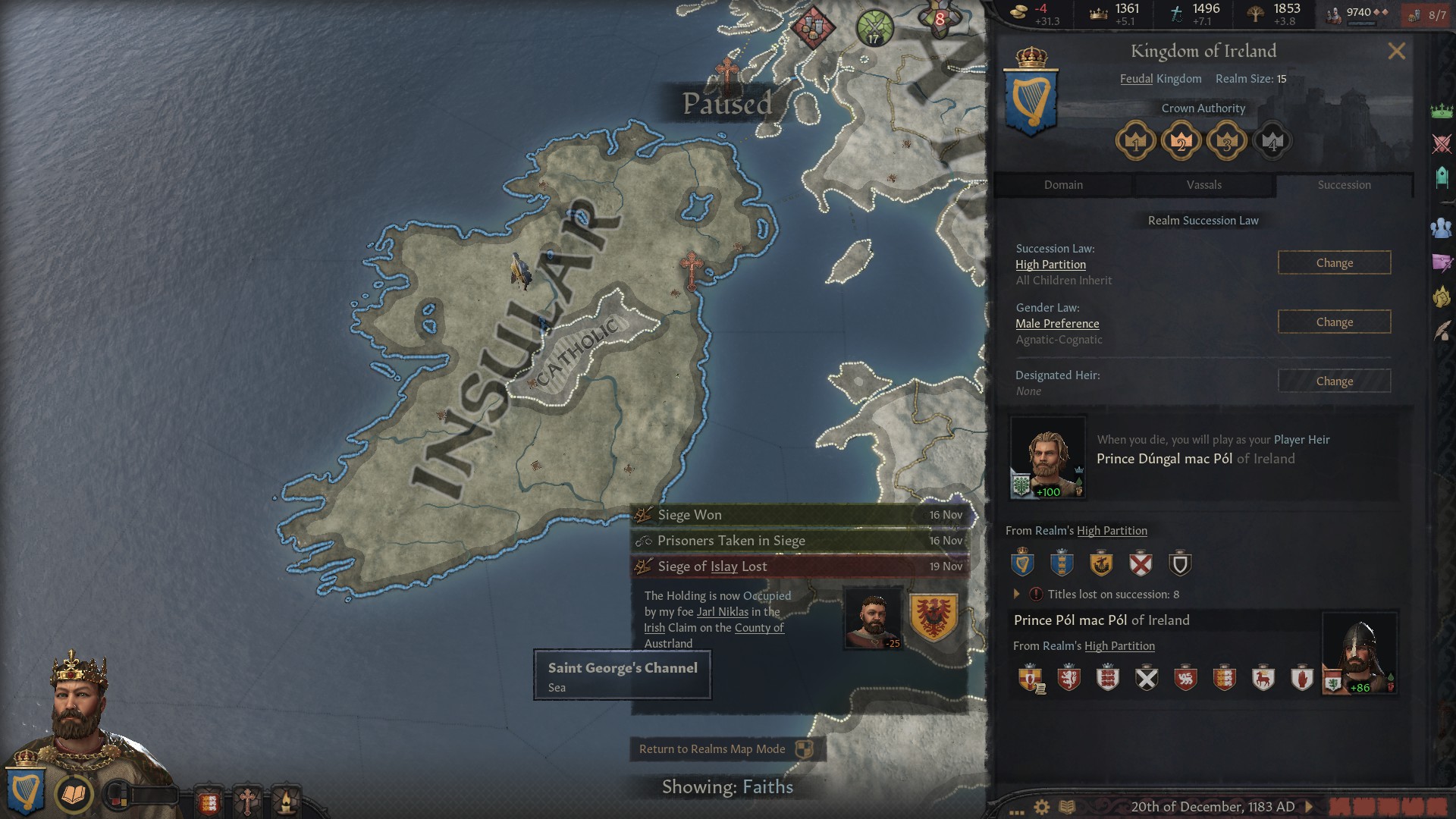1456x819 pixels.
Task: Switch to the Domain tab
Action: 1063,184
